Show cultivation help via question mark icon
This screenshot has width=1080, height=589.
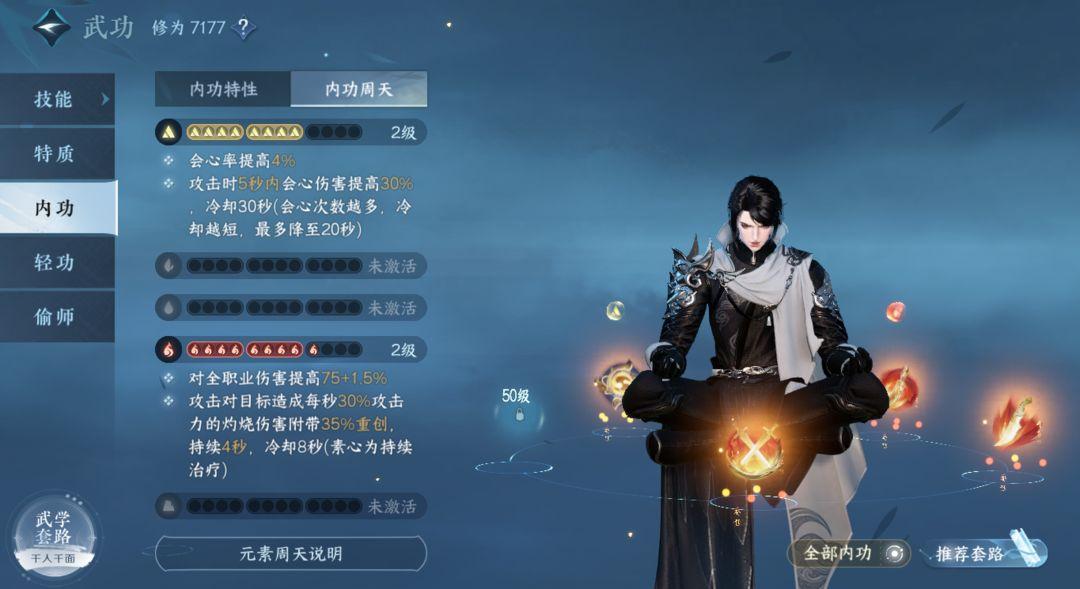243,27
